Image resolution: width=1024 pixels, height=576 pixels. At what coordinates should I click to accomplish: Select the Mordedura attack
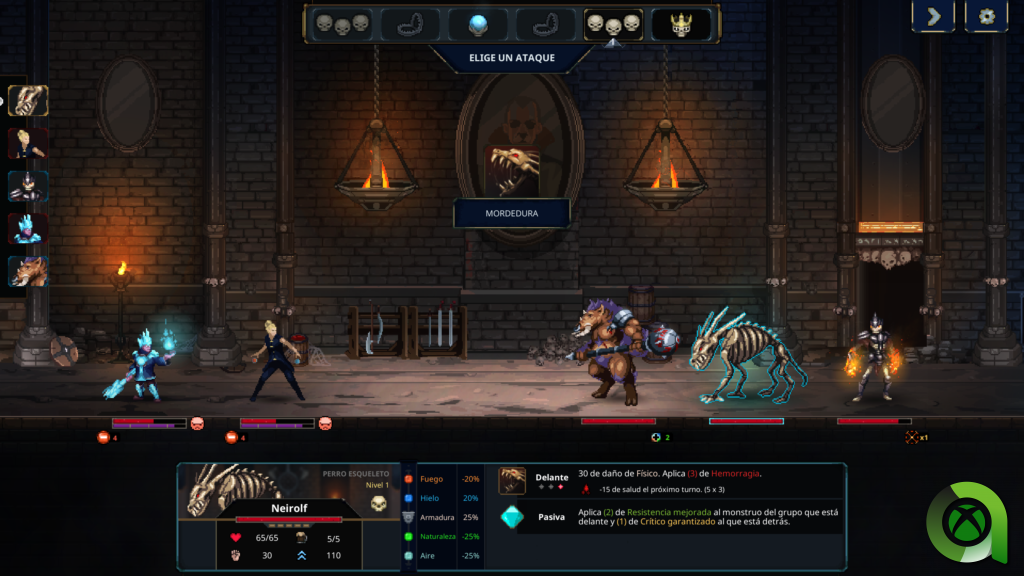(x=511, y=213)
